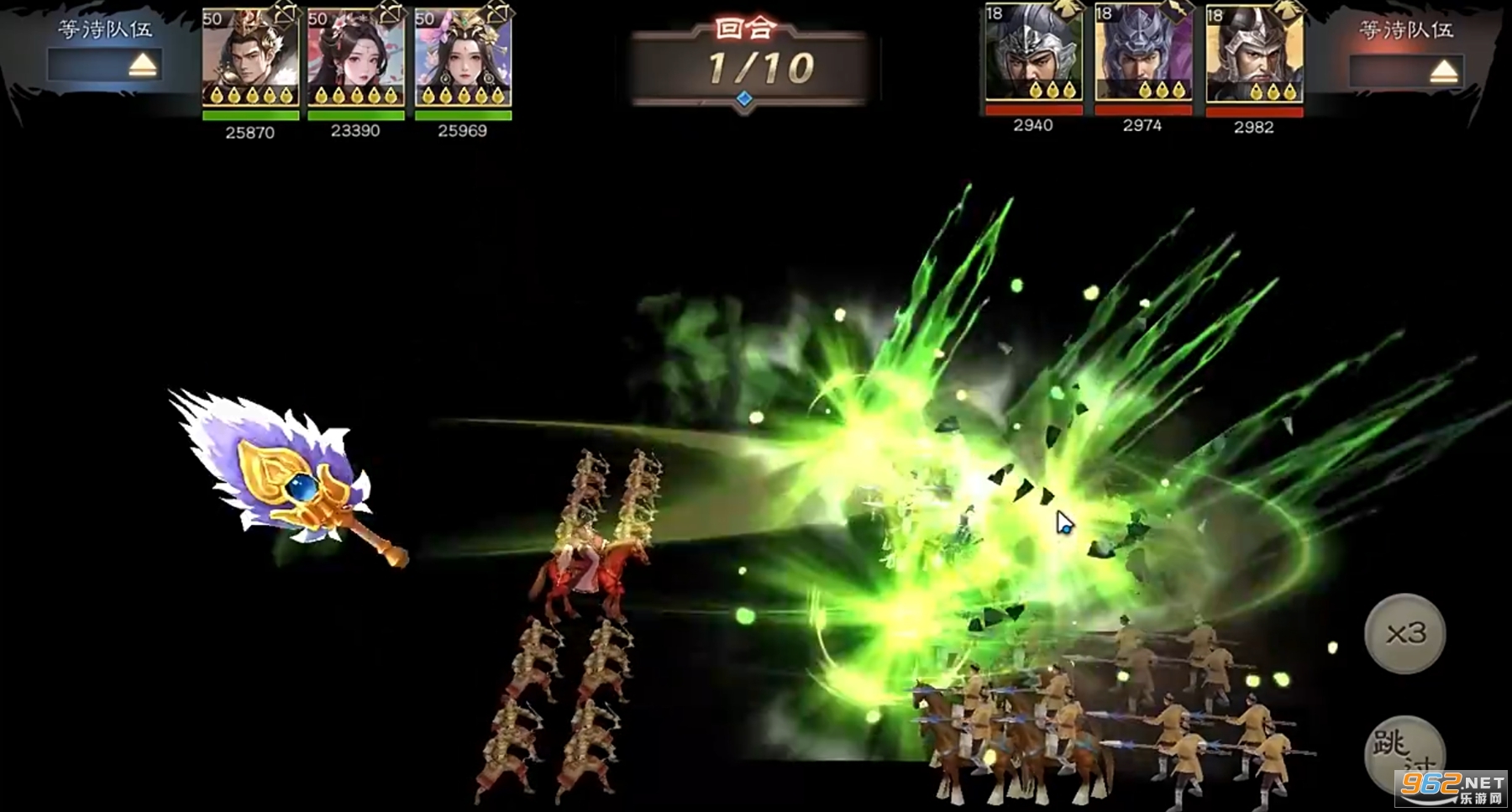Select the heroine portrait with 23390 troops
1512x812 pixels.
[x=355, y=59]
